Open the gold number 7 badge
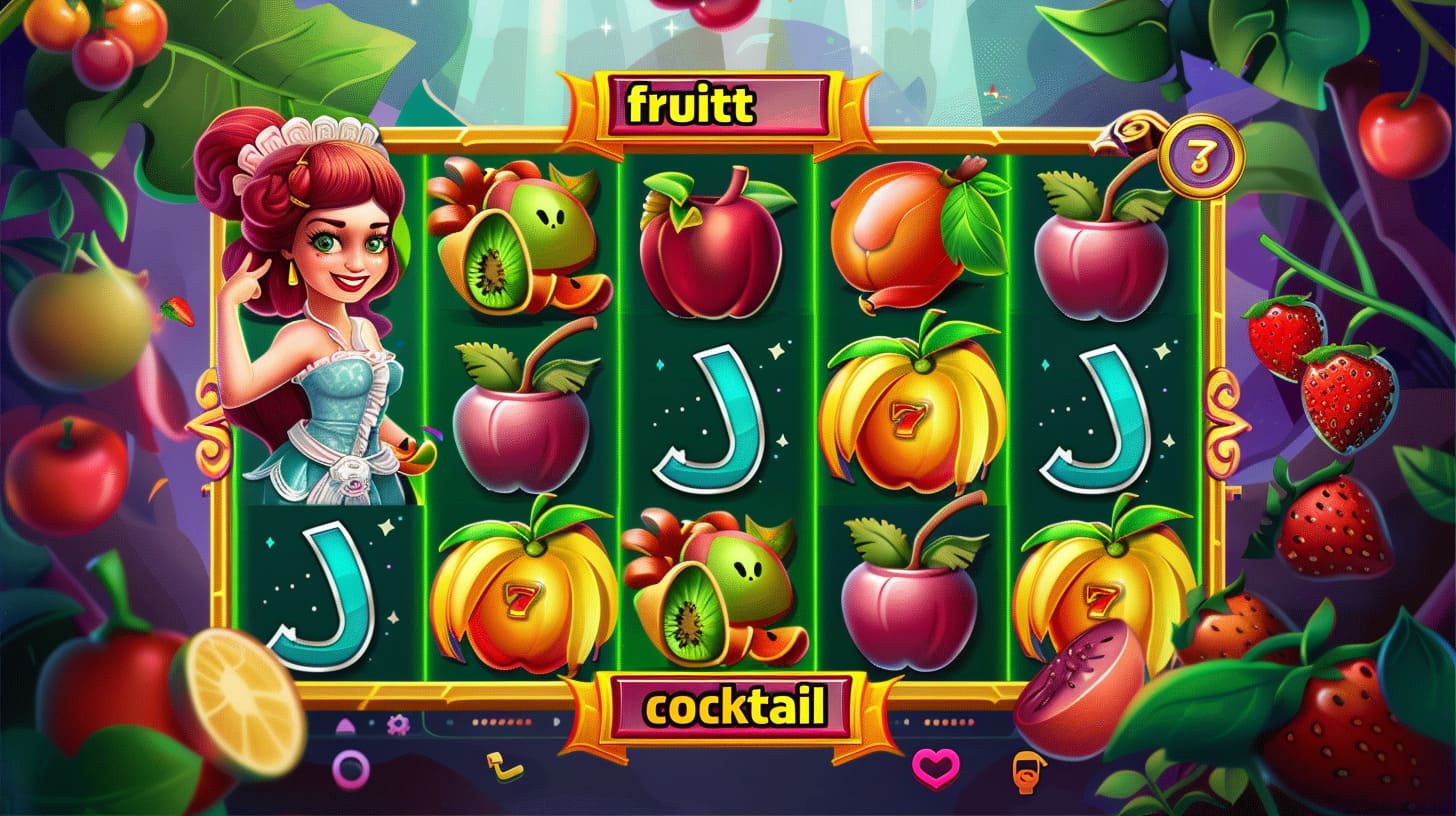 coord(1203,155)
